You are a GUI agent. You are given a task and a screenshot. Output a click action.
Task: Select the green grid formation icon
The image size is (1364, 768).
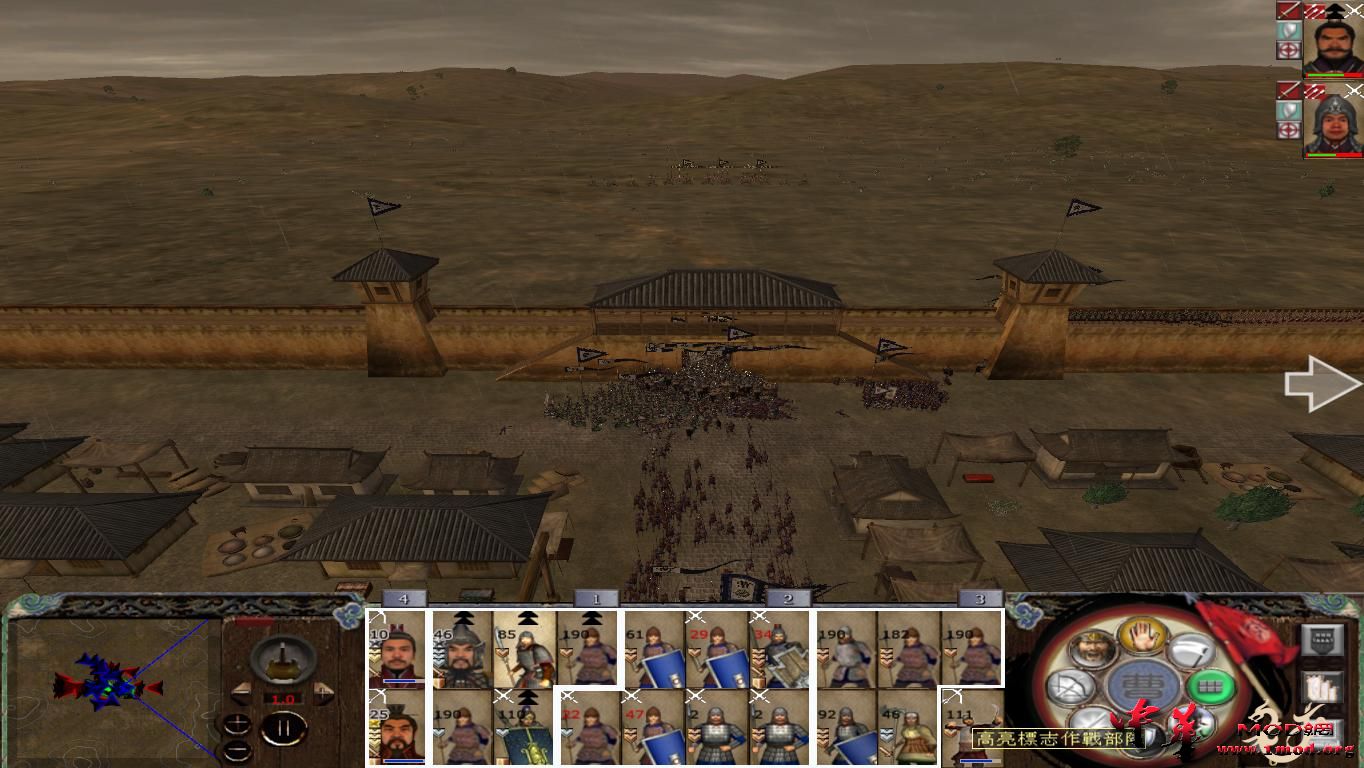[x=1209, y=687]
